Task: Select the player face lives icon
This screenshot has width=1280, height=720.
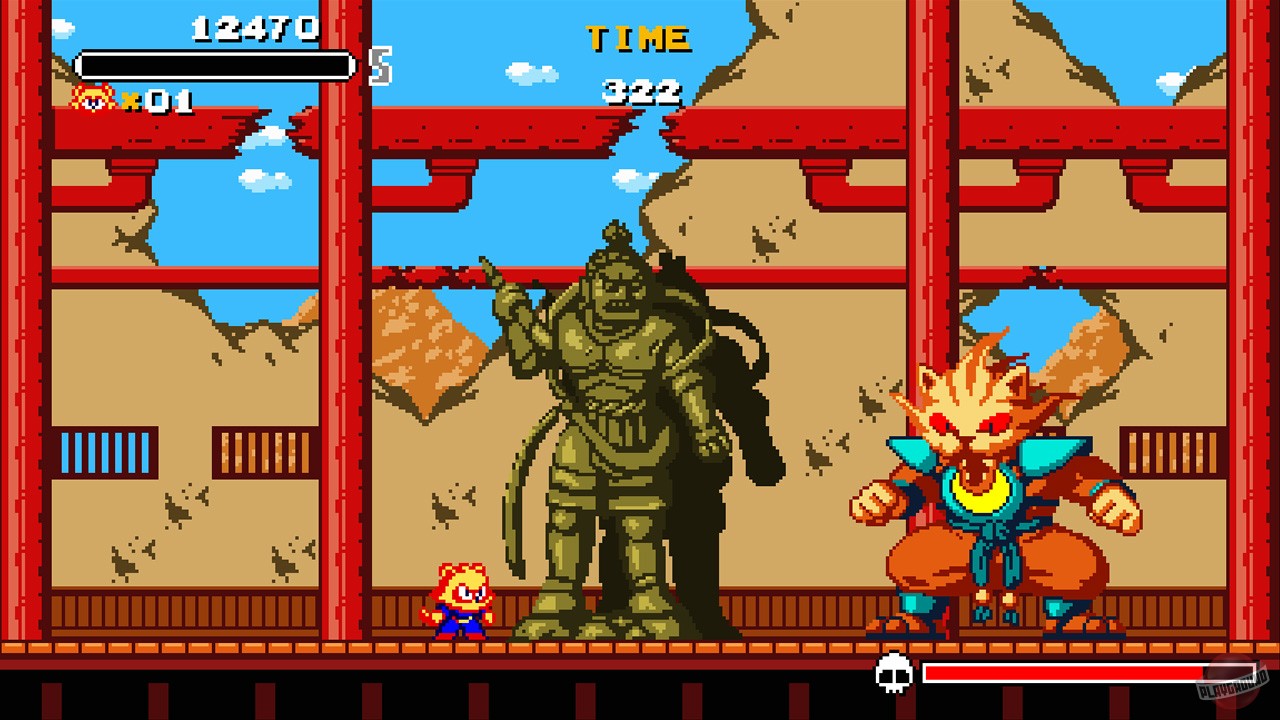Action: click(x=90, y=100)
